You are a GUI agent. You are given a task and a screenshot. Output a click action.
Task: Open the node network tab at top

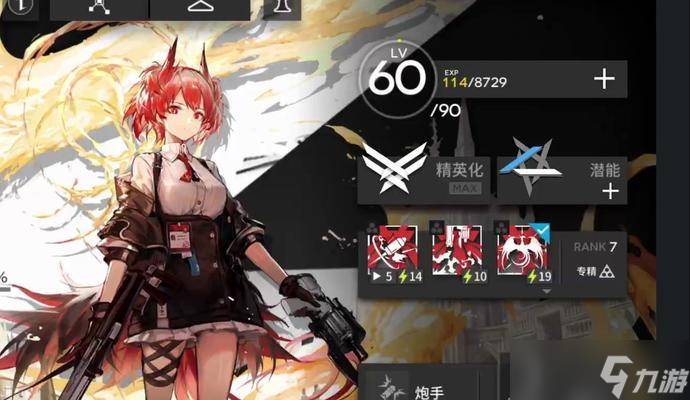(98, 8)
